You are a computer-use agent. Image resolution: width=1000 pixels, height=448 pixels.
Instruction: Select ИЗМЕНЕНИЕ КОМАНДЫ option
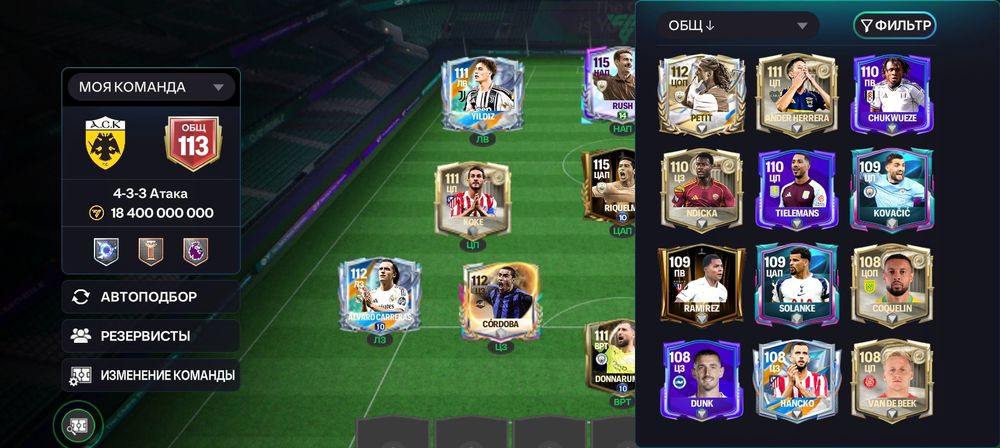click(x=150, y=376)
